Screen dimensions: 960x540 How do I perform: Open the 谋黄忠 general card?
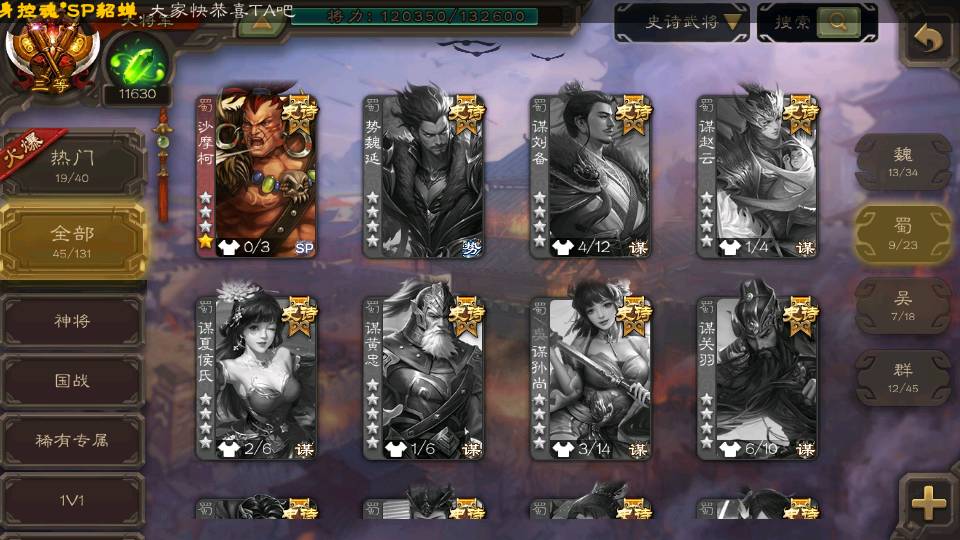424,375
